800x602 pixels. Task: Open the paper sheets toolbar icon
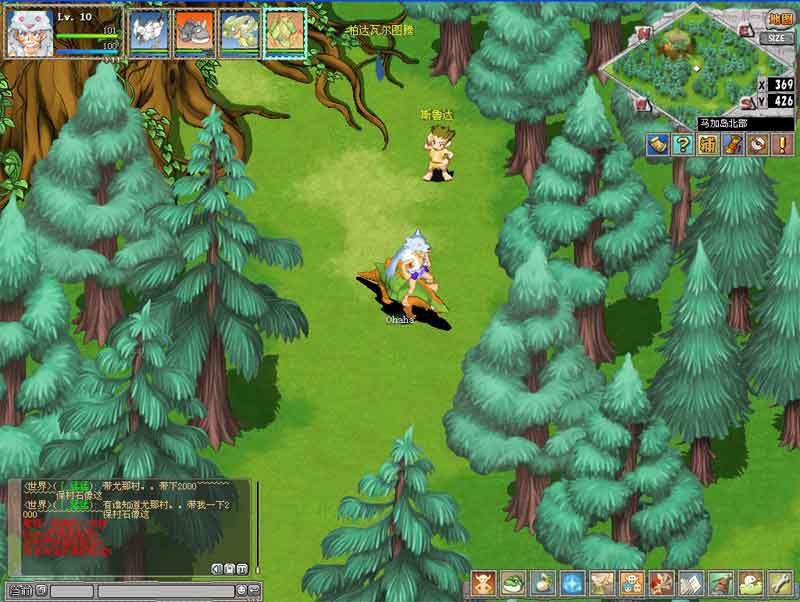[x=691, y=584]
